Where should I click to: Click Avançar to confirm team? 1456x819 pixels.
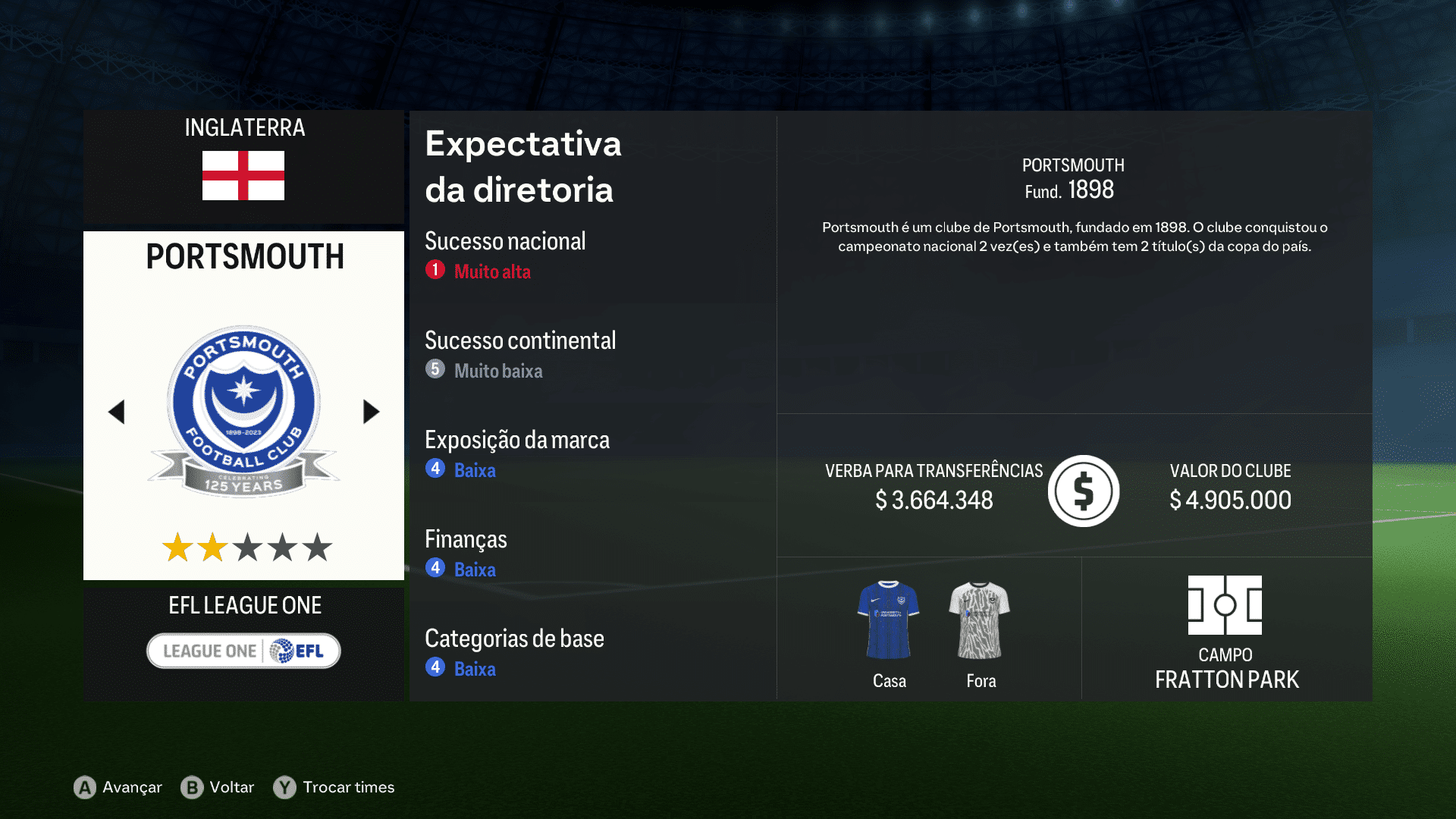pyautogui.click(x=131, y=788)
